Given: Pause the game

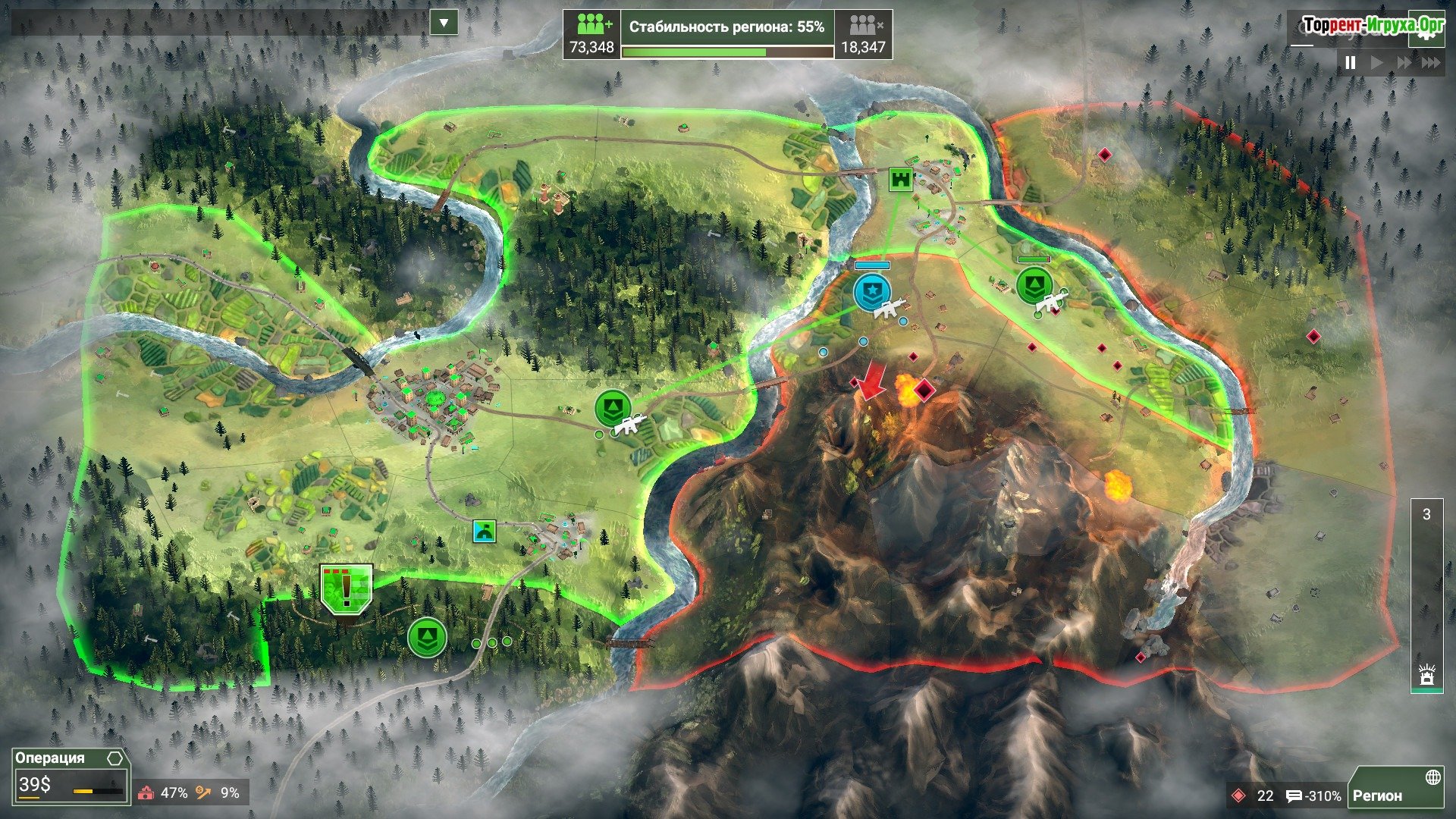Looking at the screenshot, I should tap(1350, 63).
